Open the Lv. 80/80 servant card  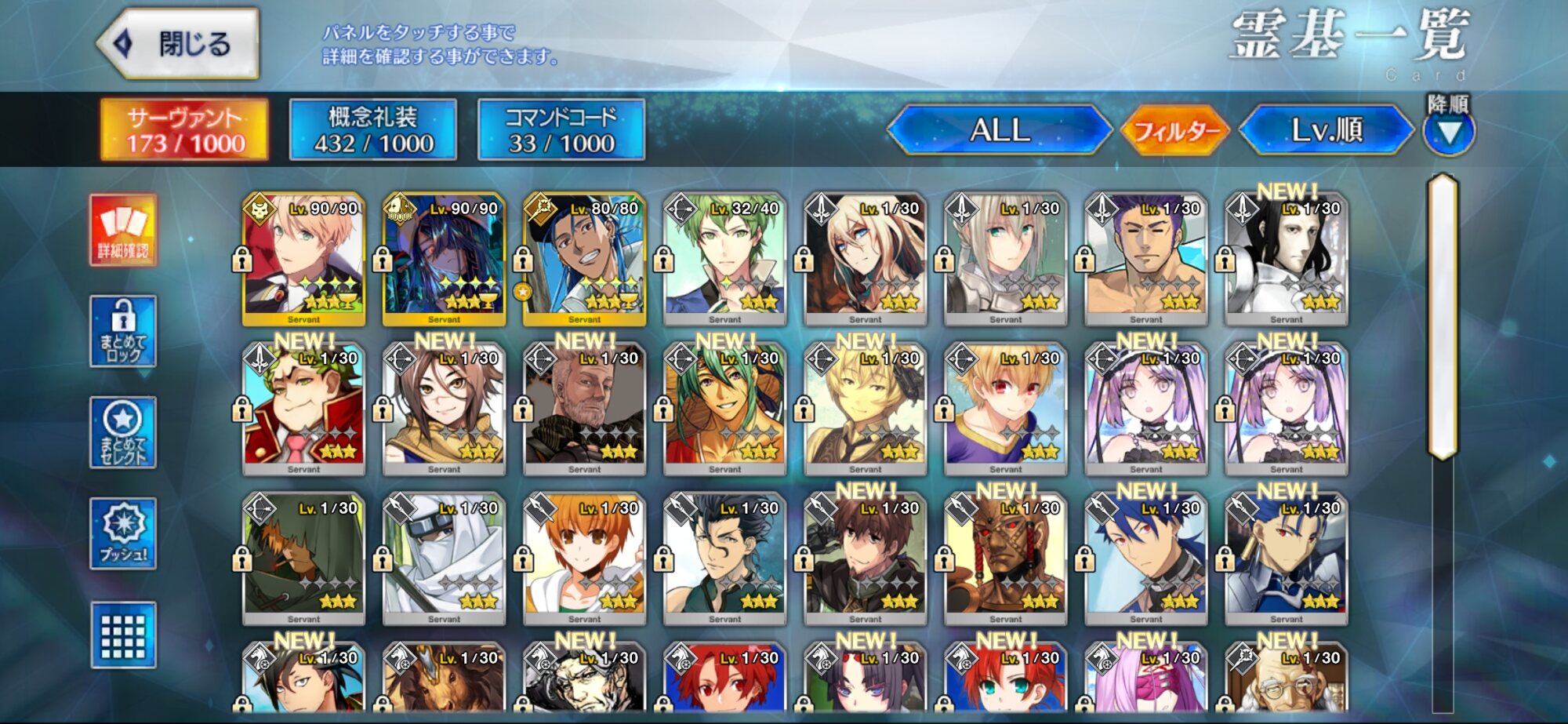click(584, 259)
